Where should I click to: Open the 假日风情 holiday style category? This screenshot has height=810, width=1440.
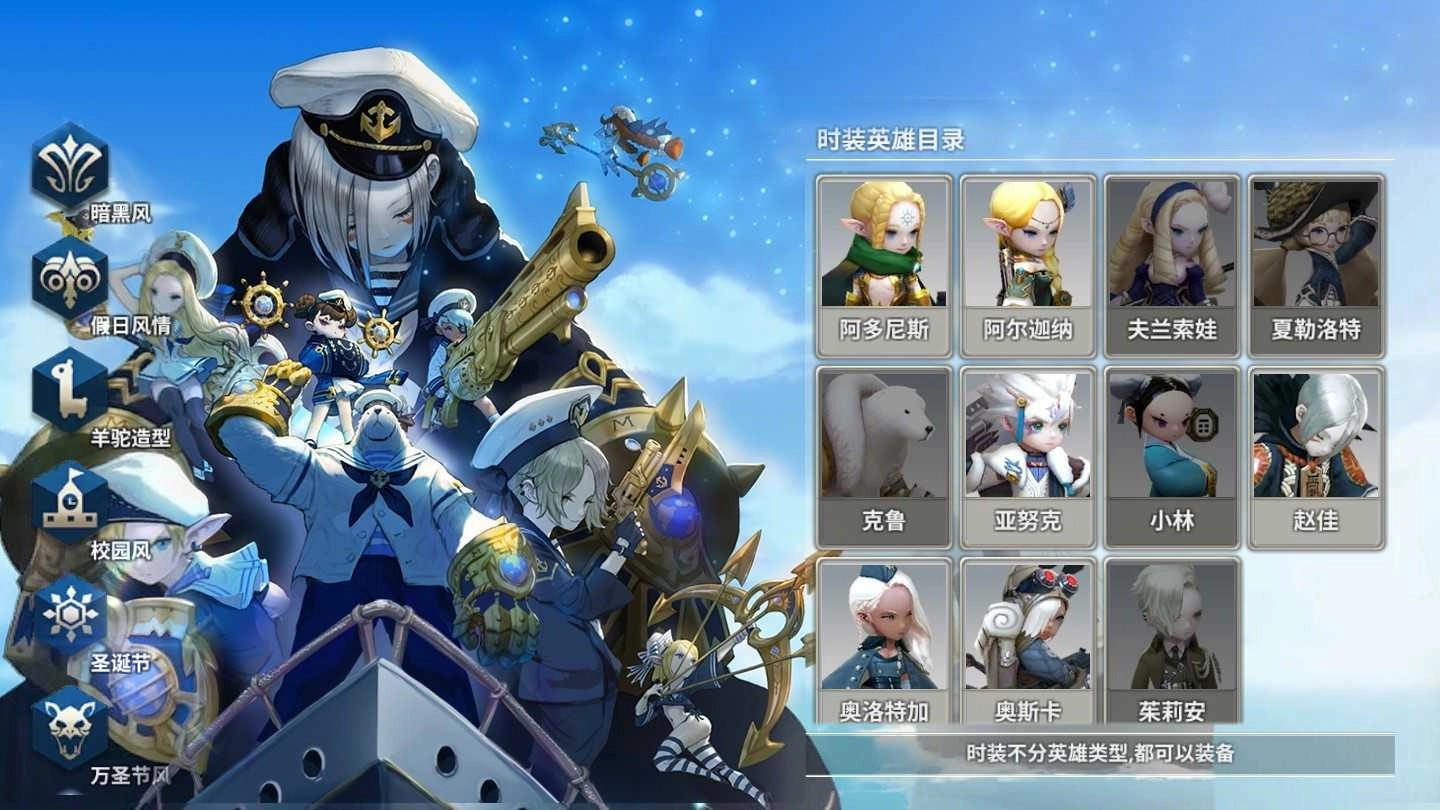tap(68, 280)
